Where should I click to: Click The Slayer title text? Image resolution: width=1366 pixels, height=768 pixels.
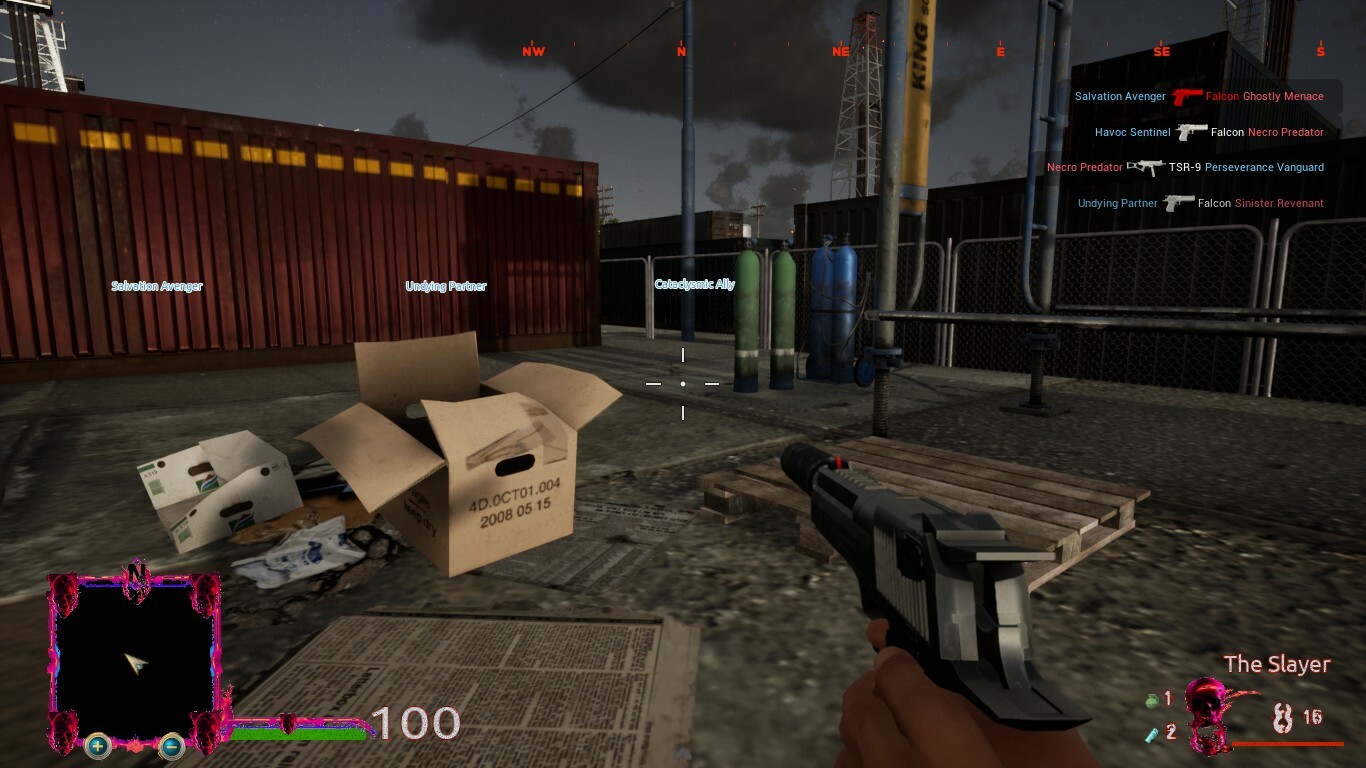pyautogui.click(x=1276, y=664)
